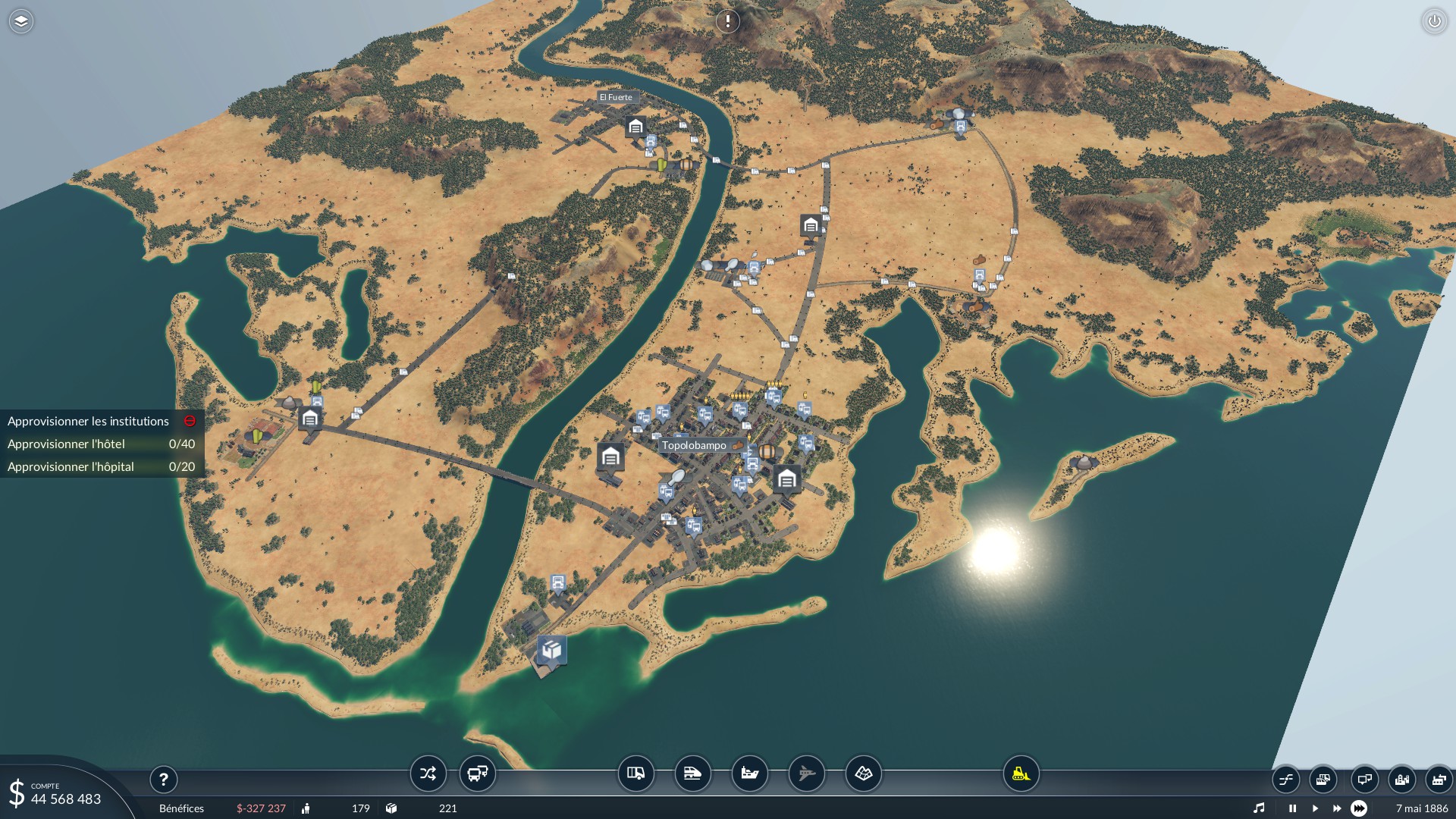Viewport: 1456px width, 819px height.
Task: Open the towns list button
Action: (x=1401, y=779)
